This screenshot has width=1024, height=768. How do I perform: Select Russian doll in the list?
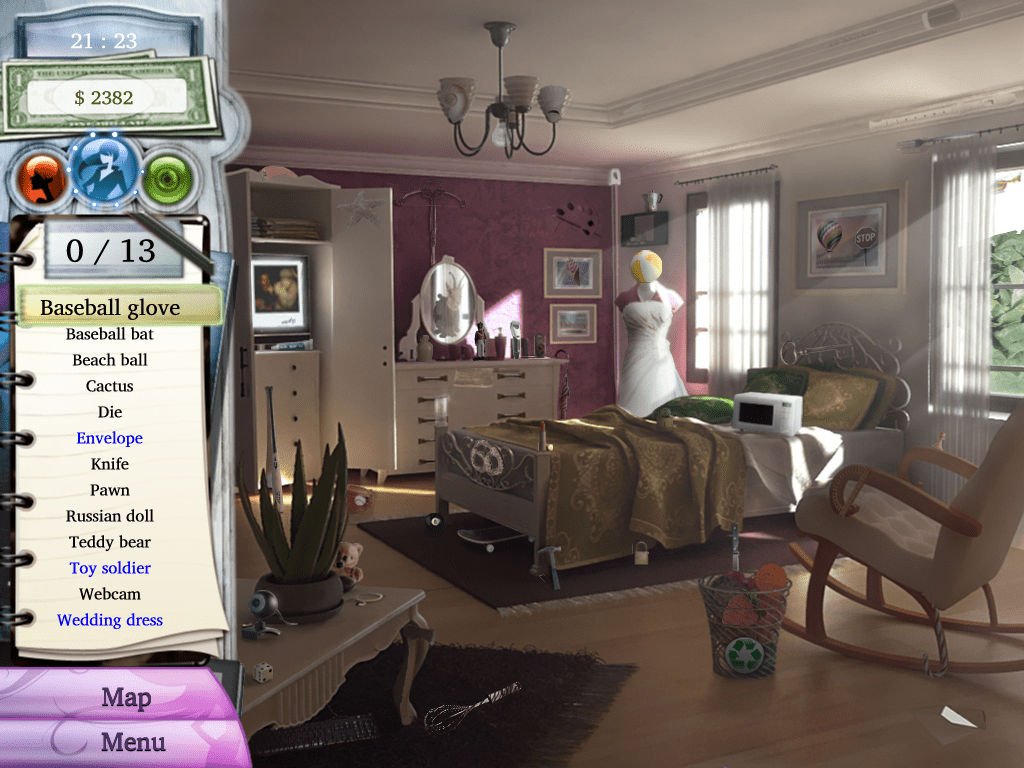pos(110,516)
